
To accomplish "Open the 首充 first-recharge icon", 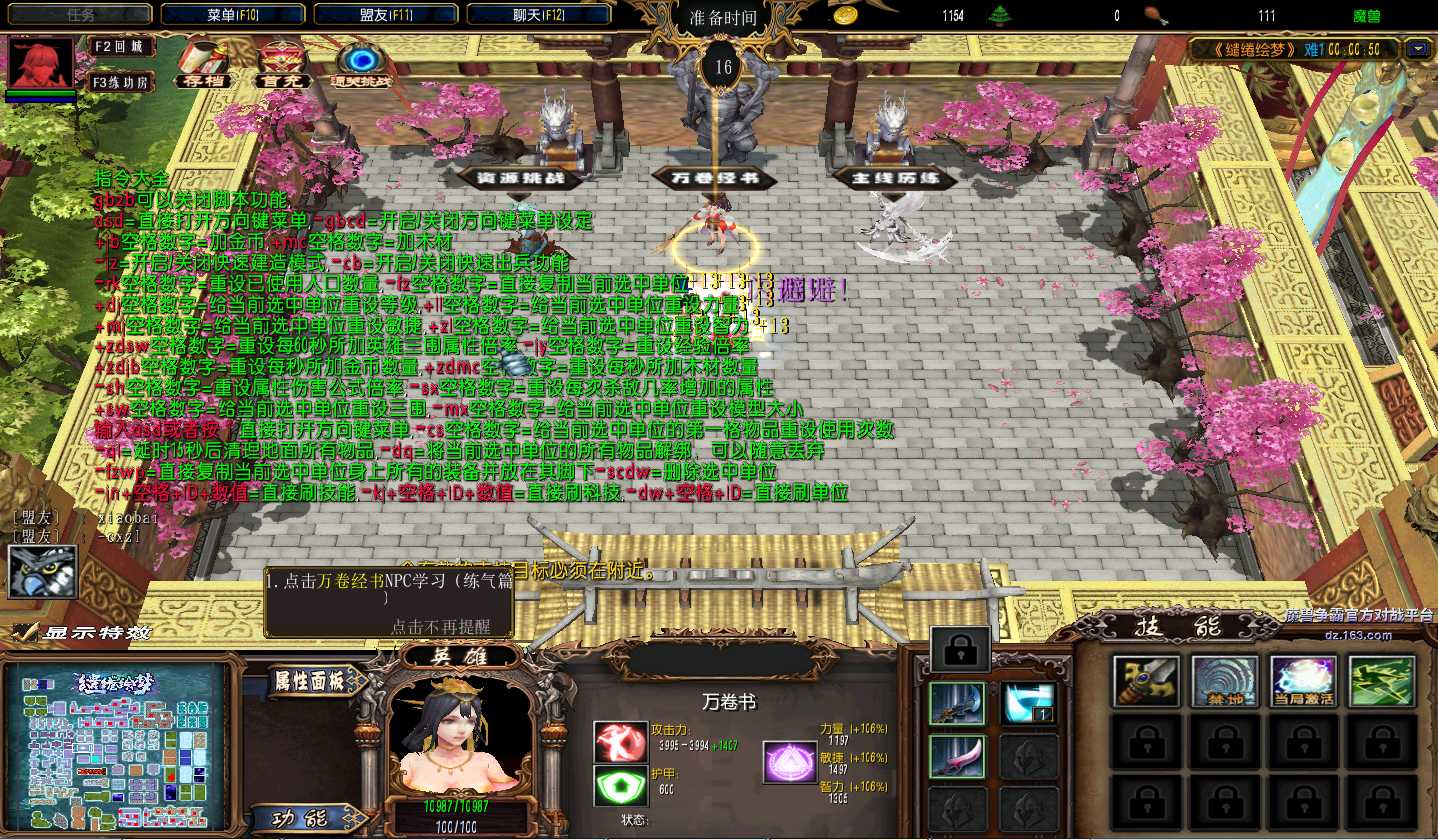I will 281,65.
